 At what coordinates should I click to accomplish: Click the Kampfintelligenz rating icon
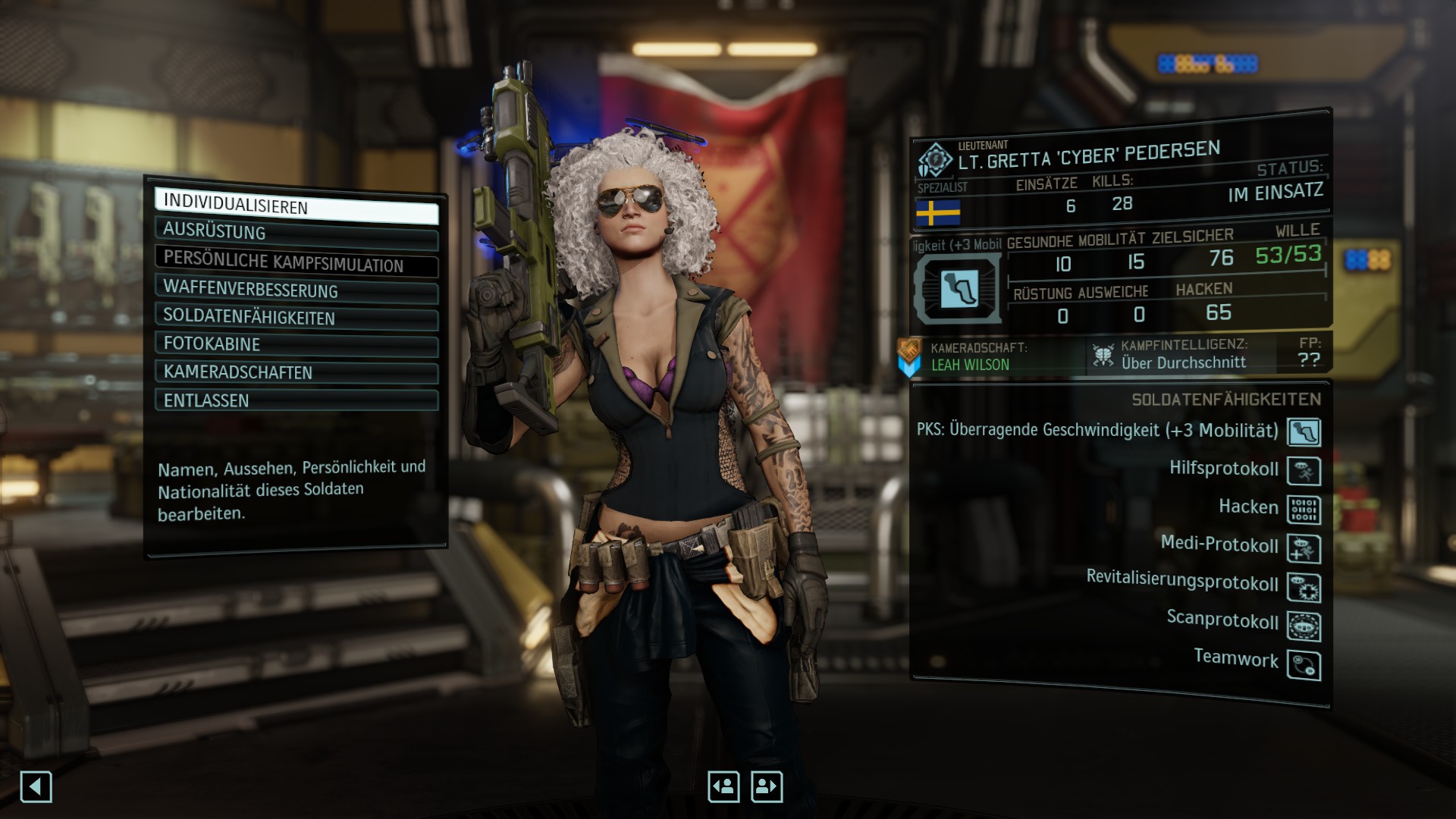click(x=1103, y=355)
